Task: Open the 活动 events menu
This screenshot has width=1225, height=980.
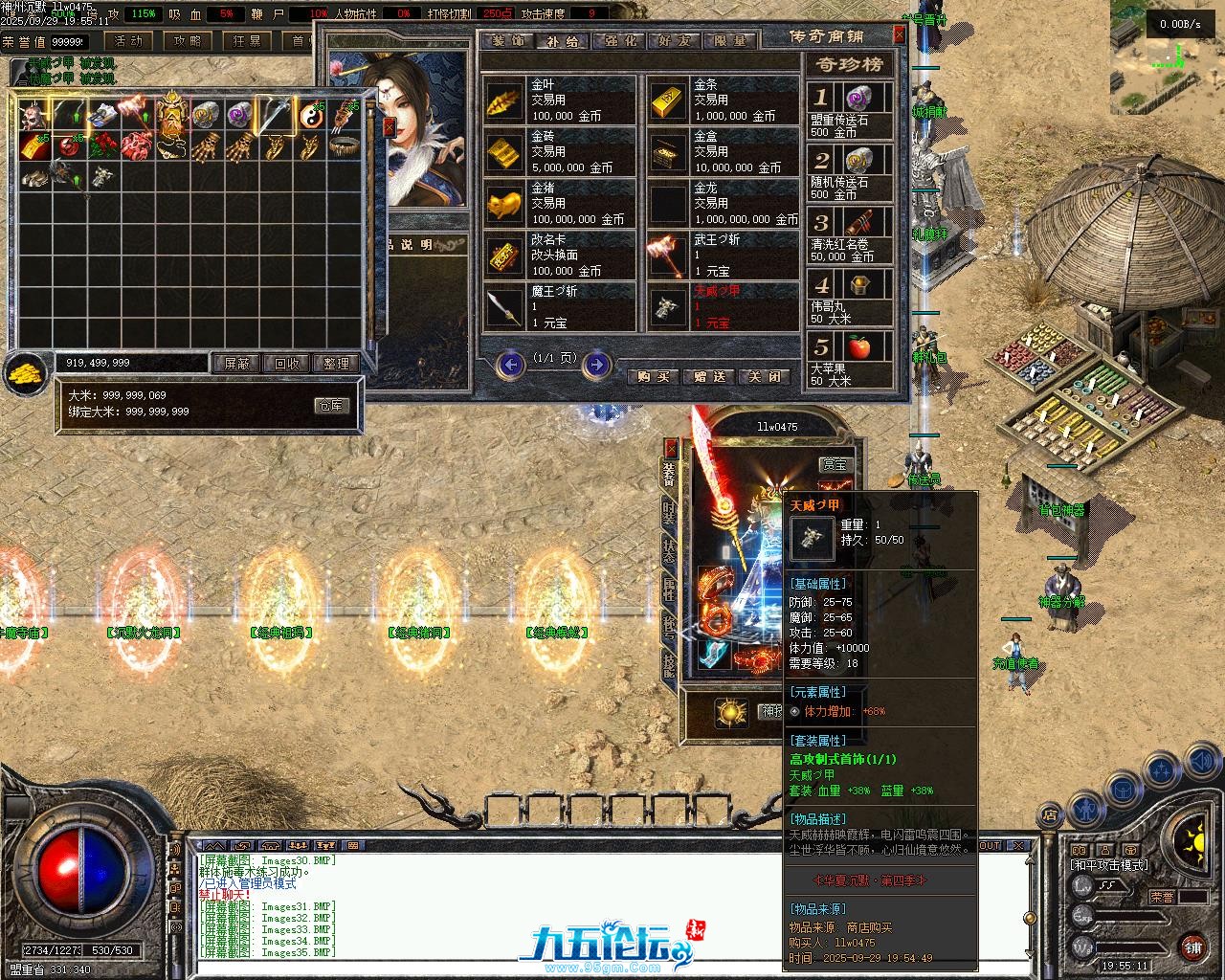Action: [x=128, y=41]
